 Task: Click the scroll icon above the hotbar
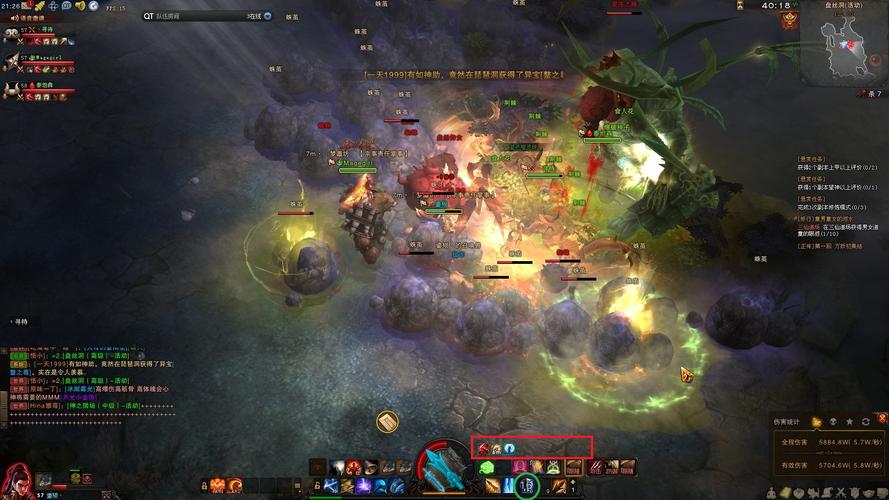coord(387,423)
